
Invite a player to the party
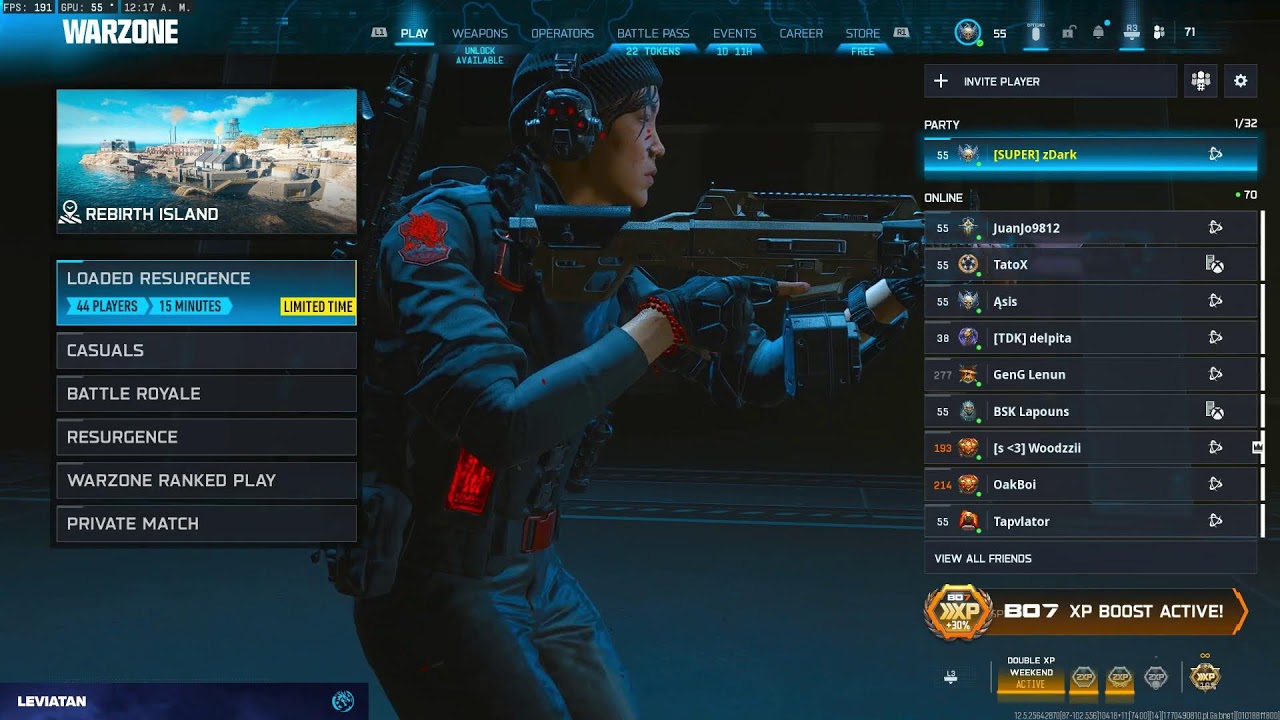1050,81
